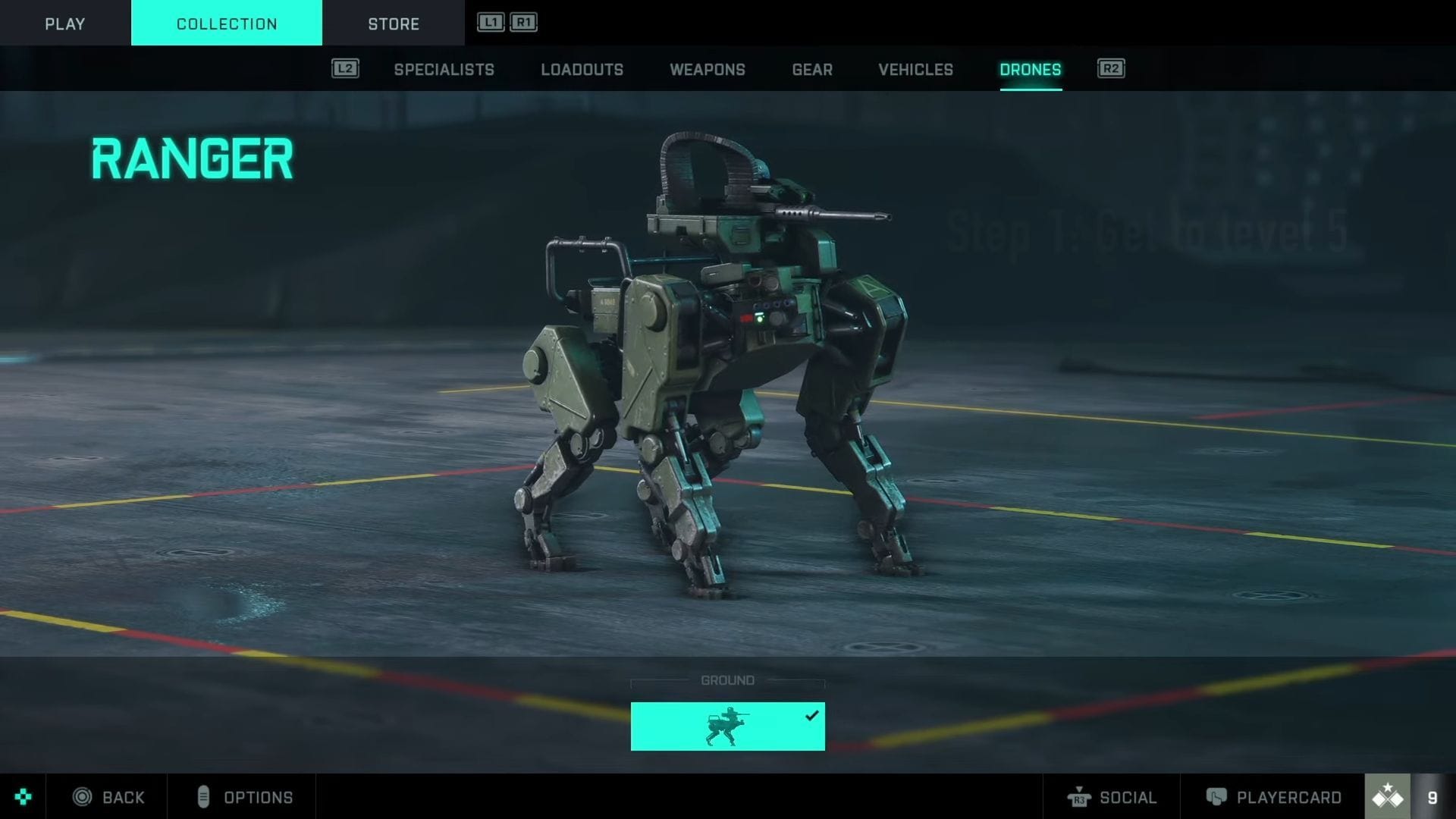Click the Social controller stick icon
This screenshot has width=1456, height=819.
point(1080,797)
